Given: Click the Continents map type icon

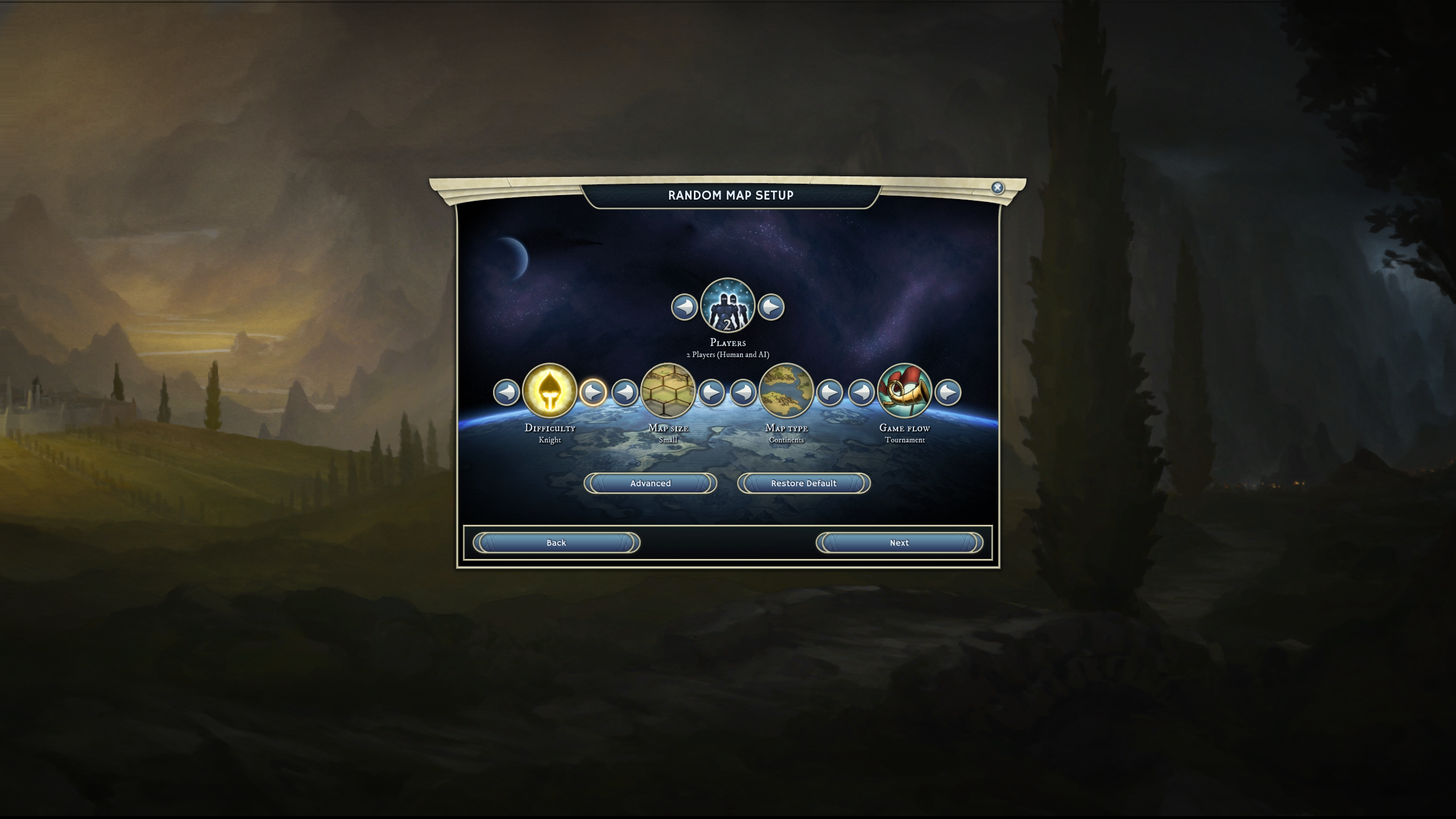Looking at the screenshot, I should point(786,391).
